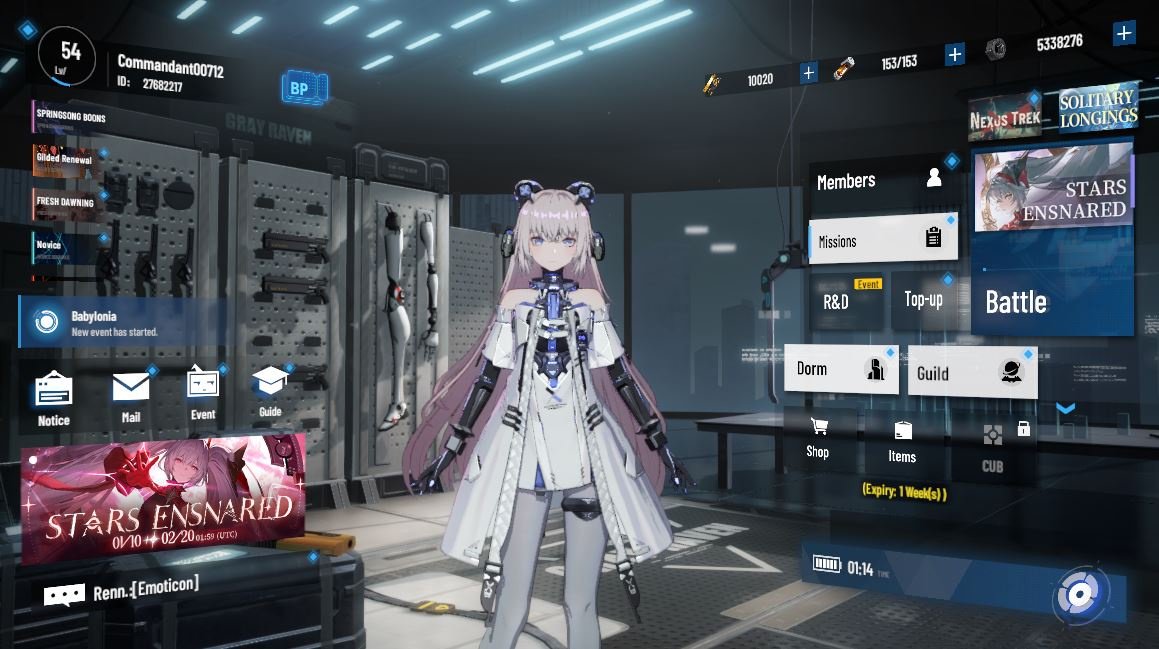View the Guide

pyautogui.click(x=270, y=391)
